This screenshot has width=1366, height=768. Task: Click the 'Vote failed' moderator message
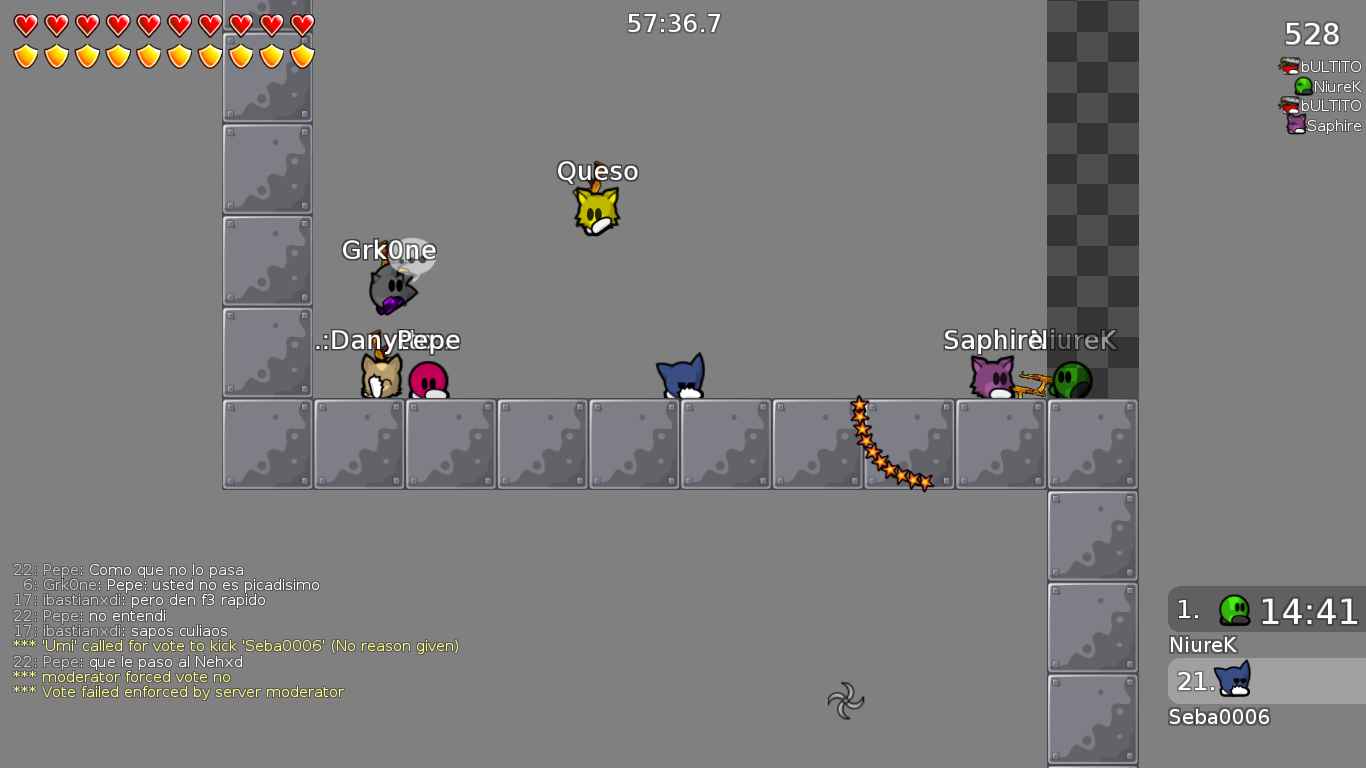(x=178, y=692)
